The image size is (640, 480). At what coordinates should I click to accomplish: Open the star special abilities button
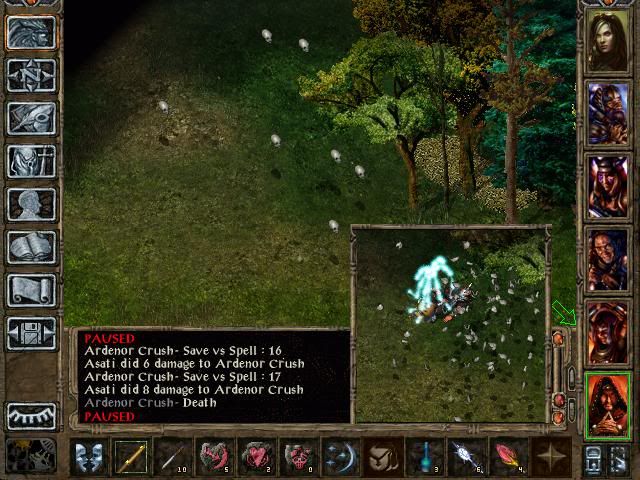(x=551, y=456)
